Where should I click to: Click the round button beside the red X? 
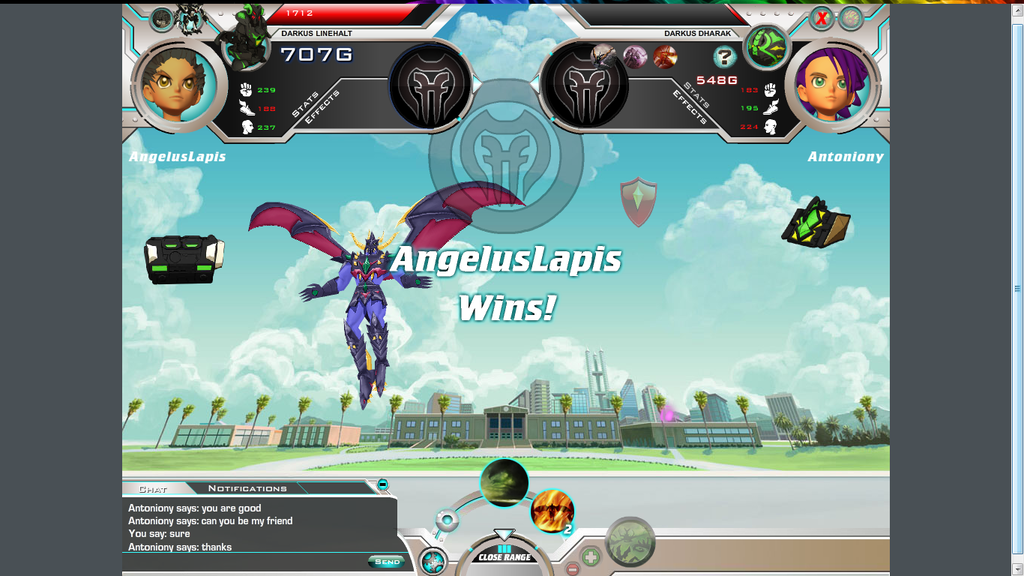pyautogui.click(x=850, y=18)
